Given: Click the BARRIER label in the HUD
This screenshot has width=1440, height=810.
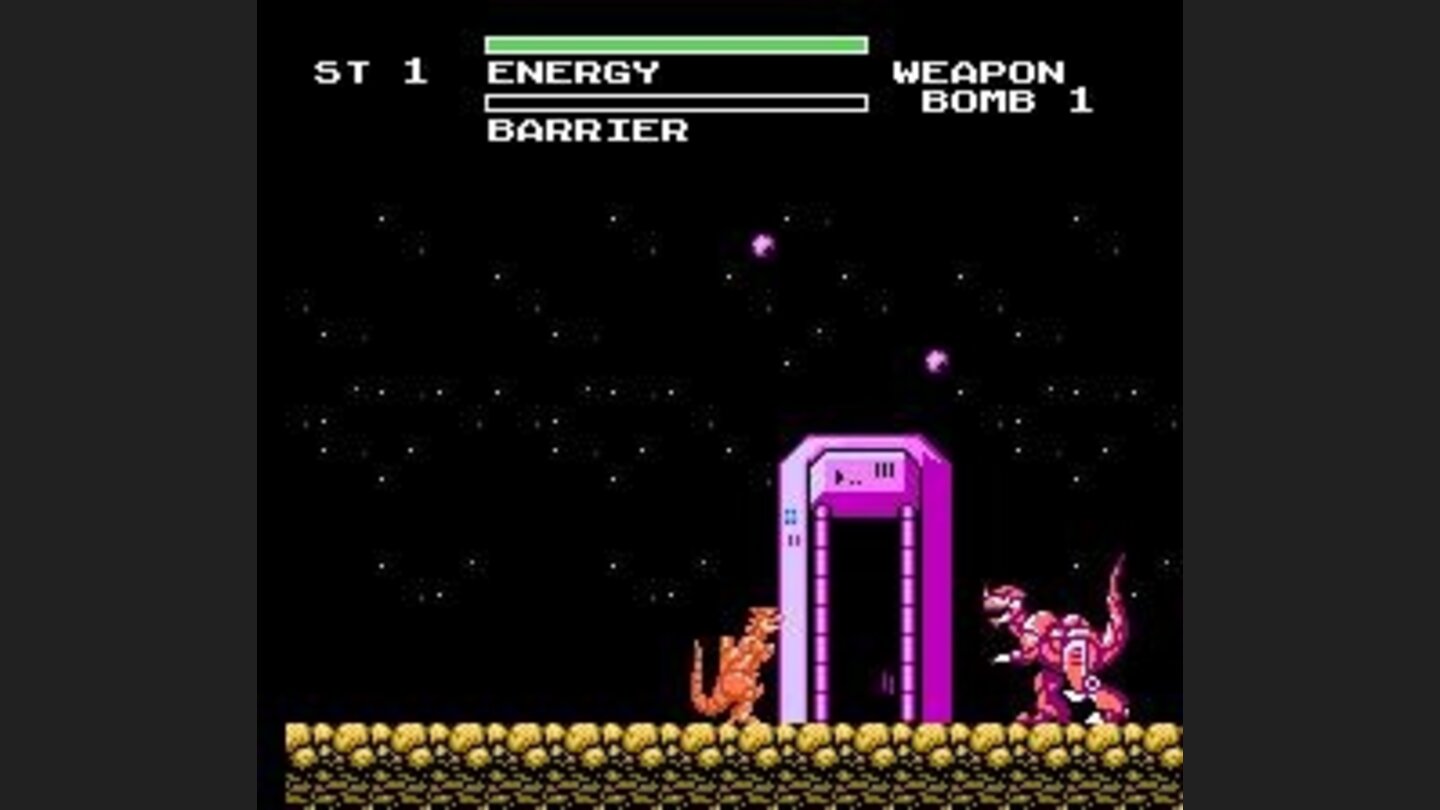Looking at the screenshot, I should point(585,130).
